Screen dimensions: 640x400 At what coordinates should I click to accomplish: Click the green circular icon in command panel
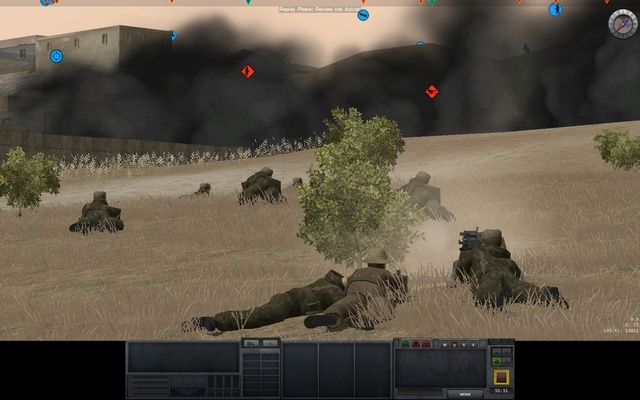tap(405, 344)
